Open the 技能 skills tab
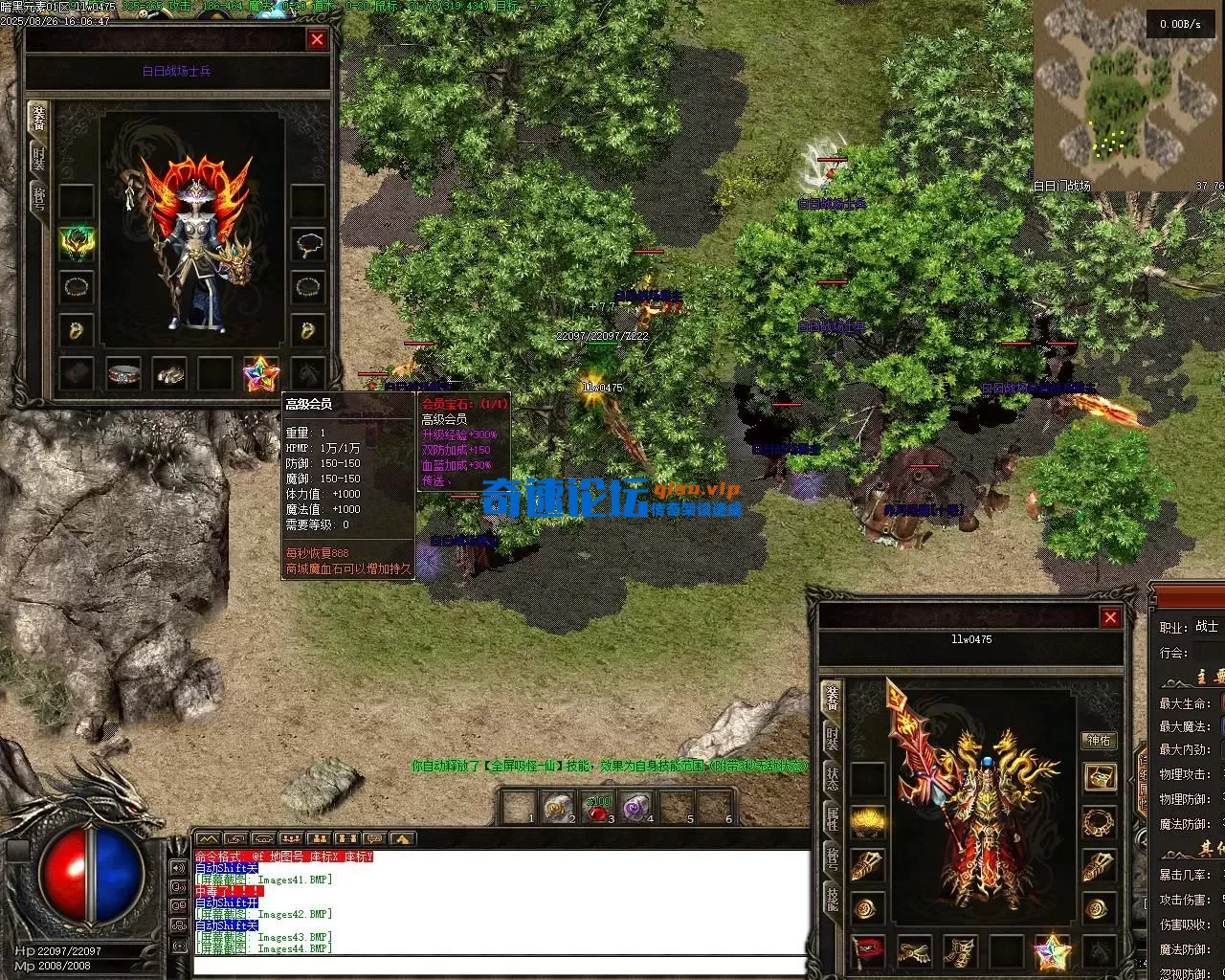Viewport: 1225px width, 980px height. coord(832,900)
